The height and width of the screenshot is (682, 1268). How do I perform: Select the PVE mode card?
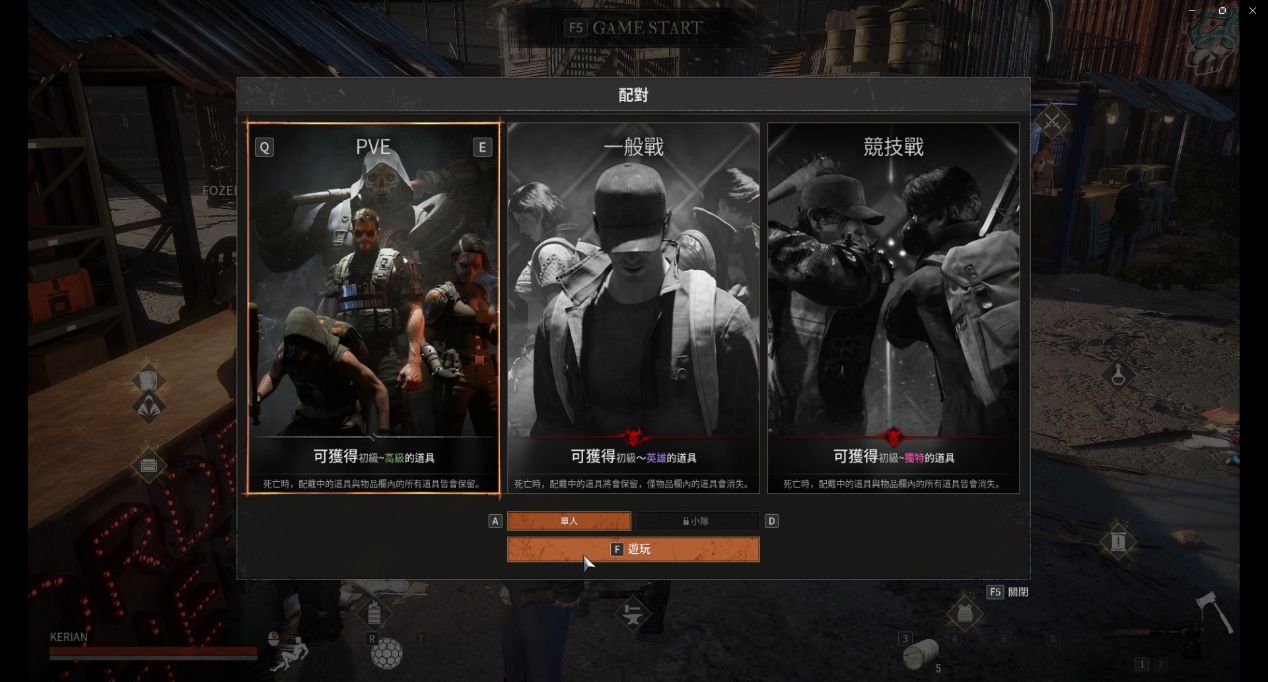(x=373, y=307)
